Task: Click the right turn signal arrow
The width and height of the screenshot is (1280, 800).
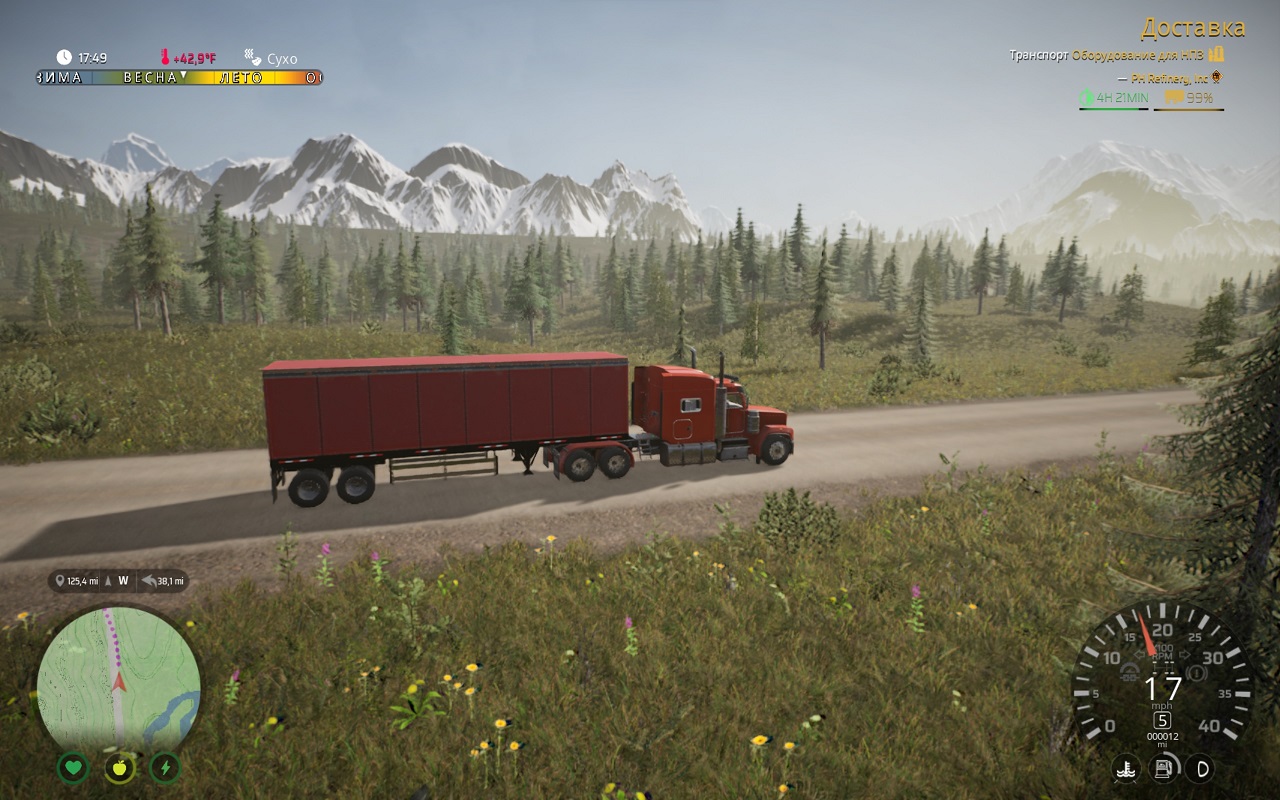Action: click(x=1186, y=653)
